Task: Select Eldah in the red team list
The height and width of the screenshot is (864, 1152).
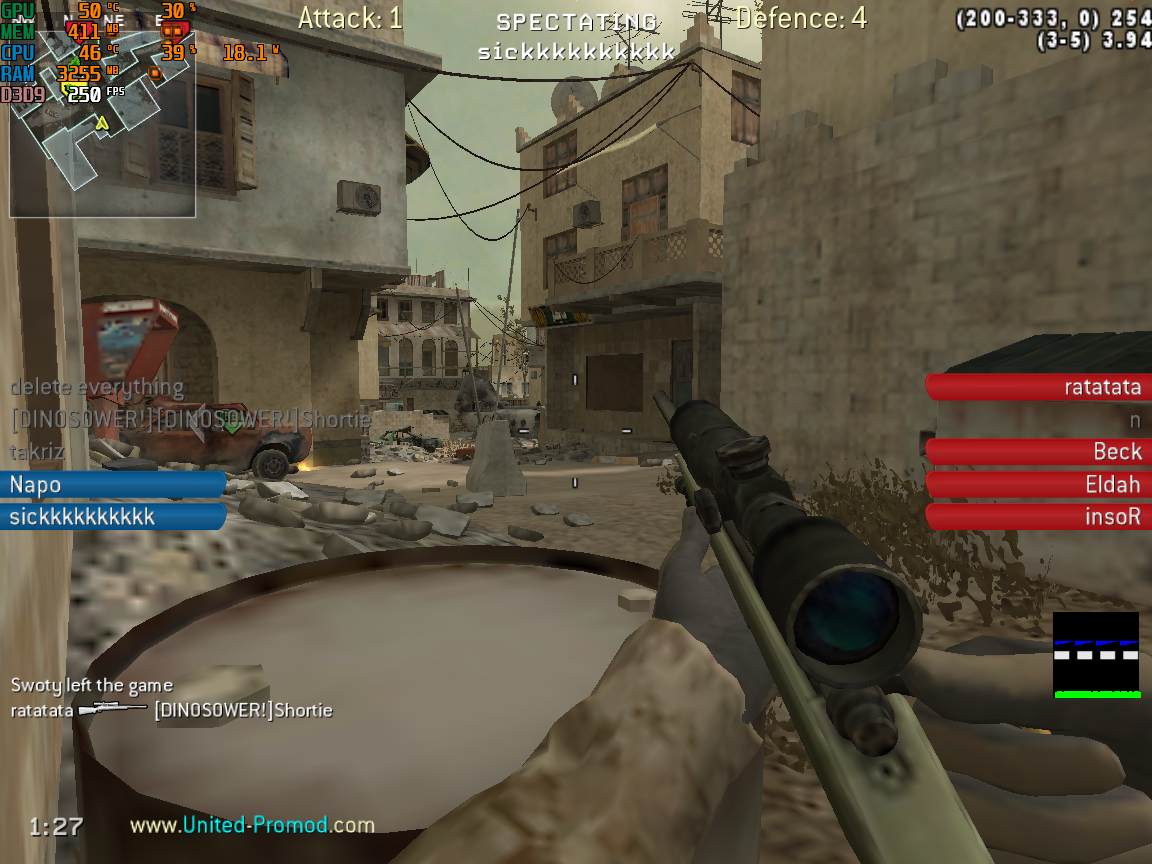Action: click(1036, 485)
